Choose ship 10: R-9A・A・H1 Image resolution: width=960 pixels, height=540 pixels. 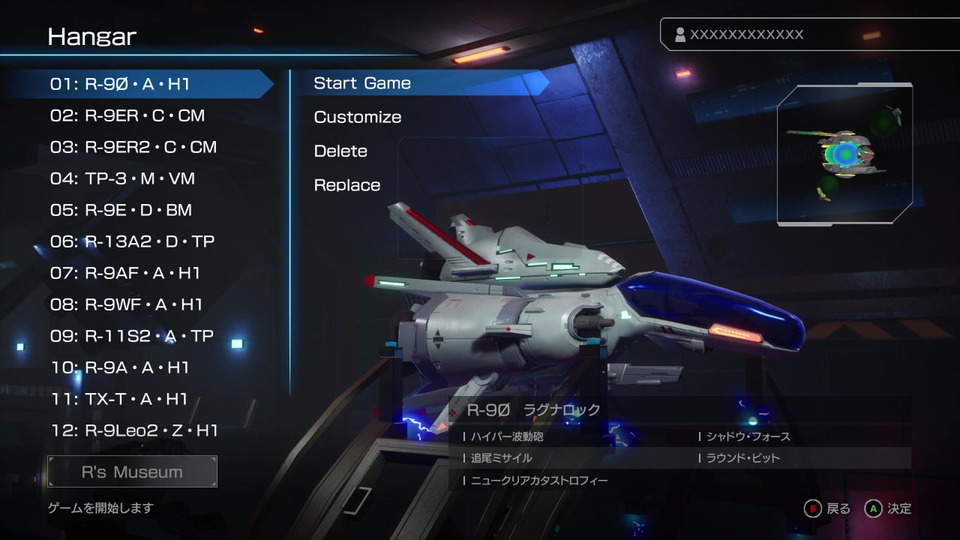[120, 367]
